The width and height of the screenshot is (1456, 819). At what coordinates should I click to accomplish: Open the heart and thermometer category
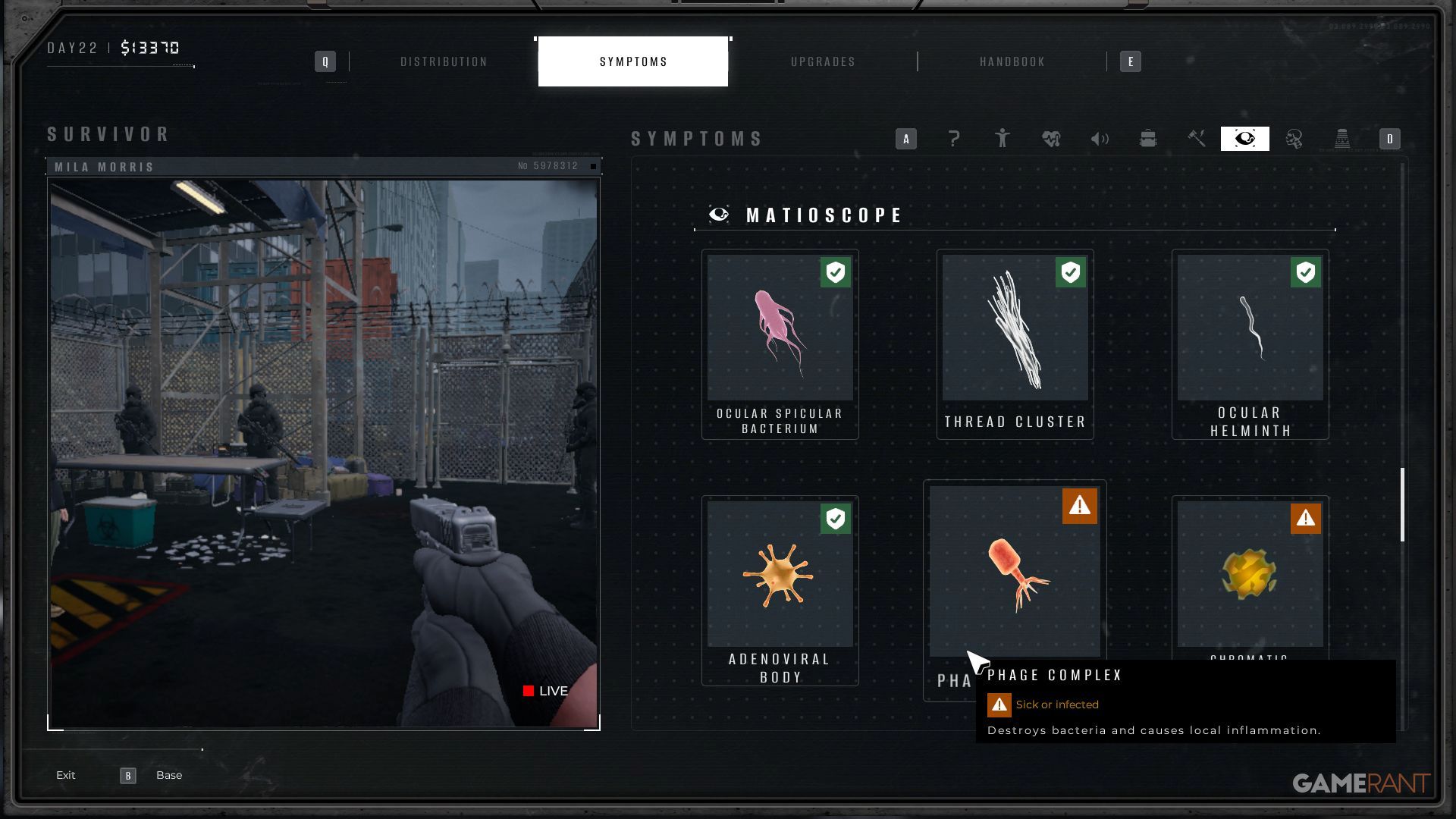click(x=1051, y=139)
